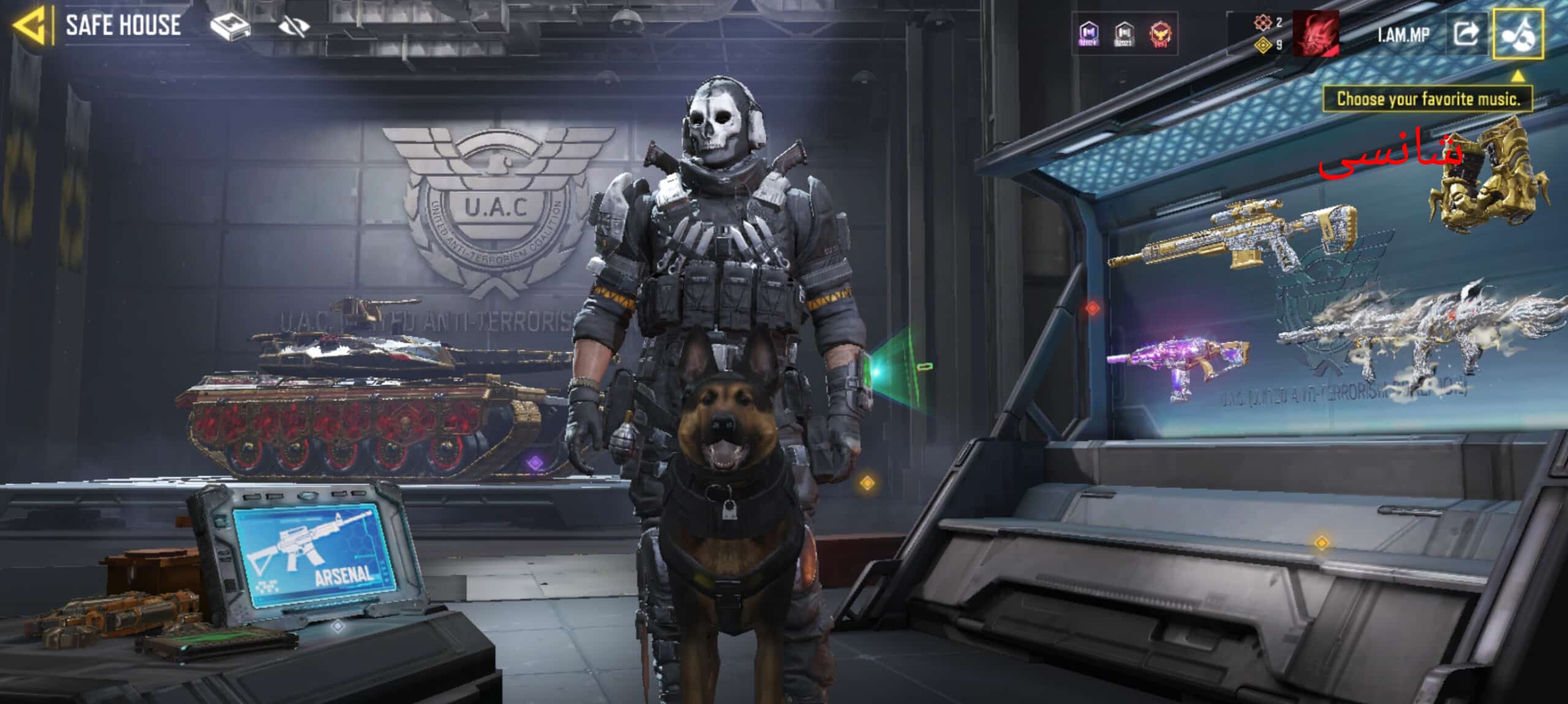Open the music selection button

1518,34
